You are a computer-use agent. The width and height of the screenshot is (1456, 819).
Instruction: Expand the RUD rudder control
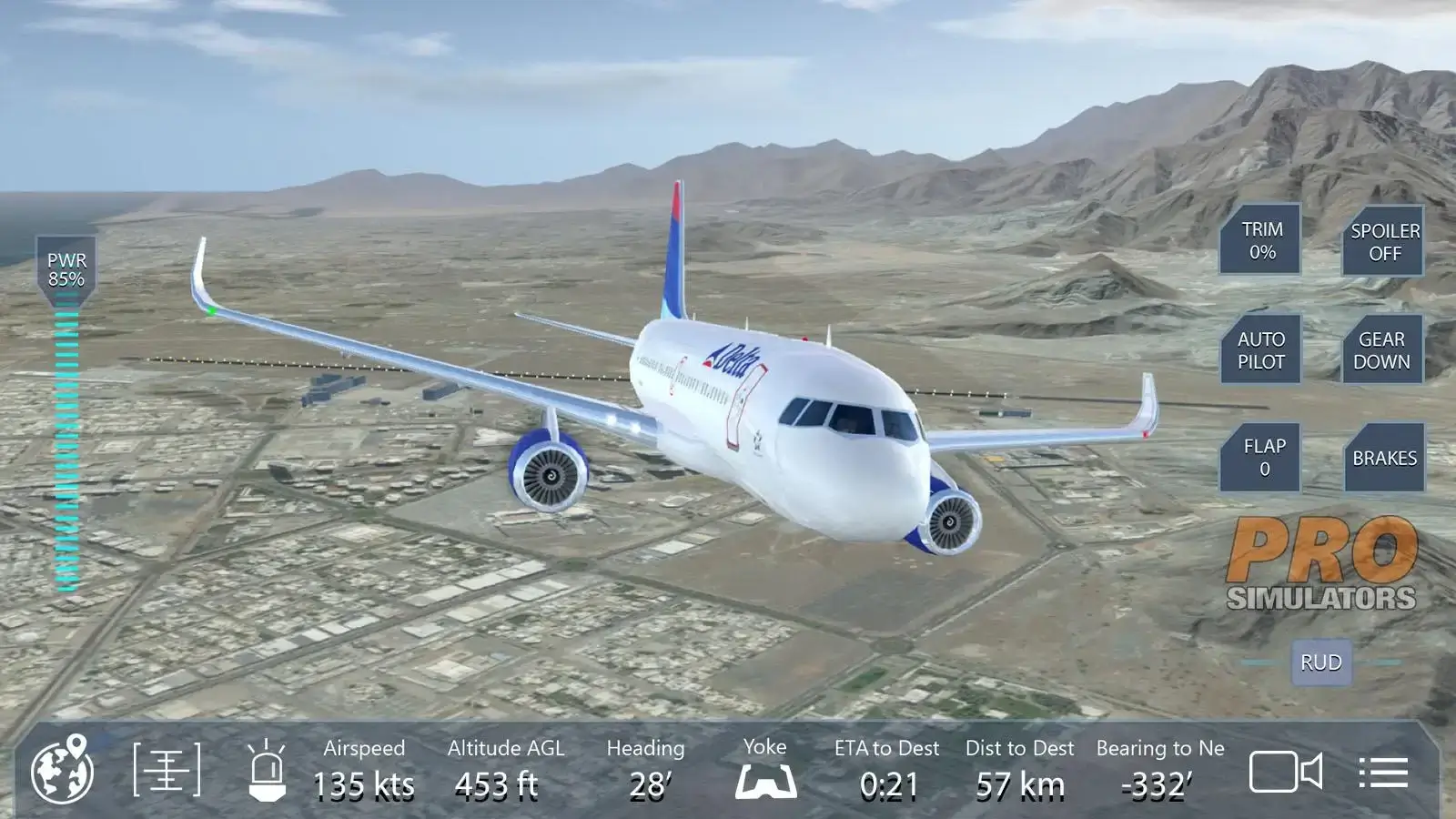click(x=1321, y=662)
